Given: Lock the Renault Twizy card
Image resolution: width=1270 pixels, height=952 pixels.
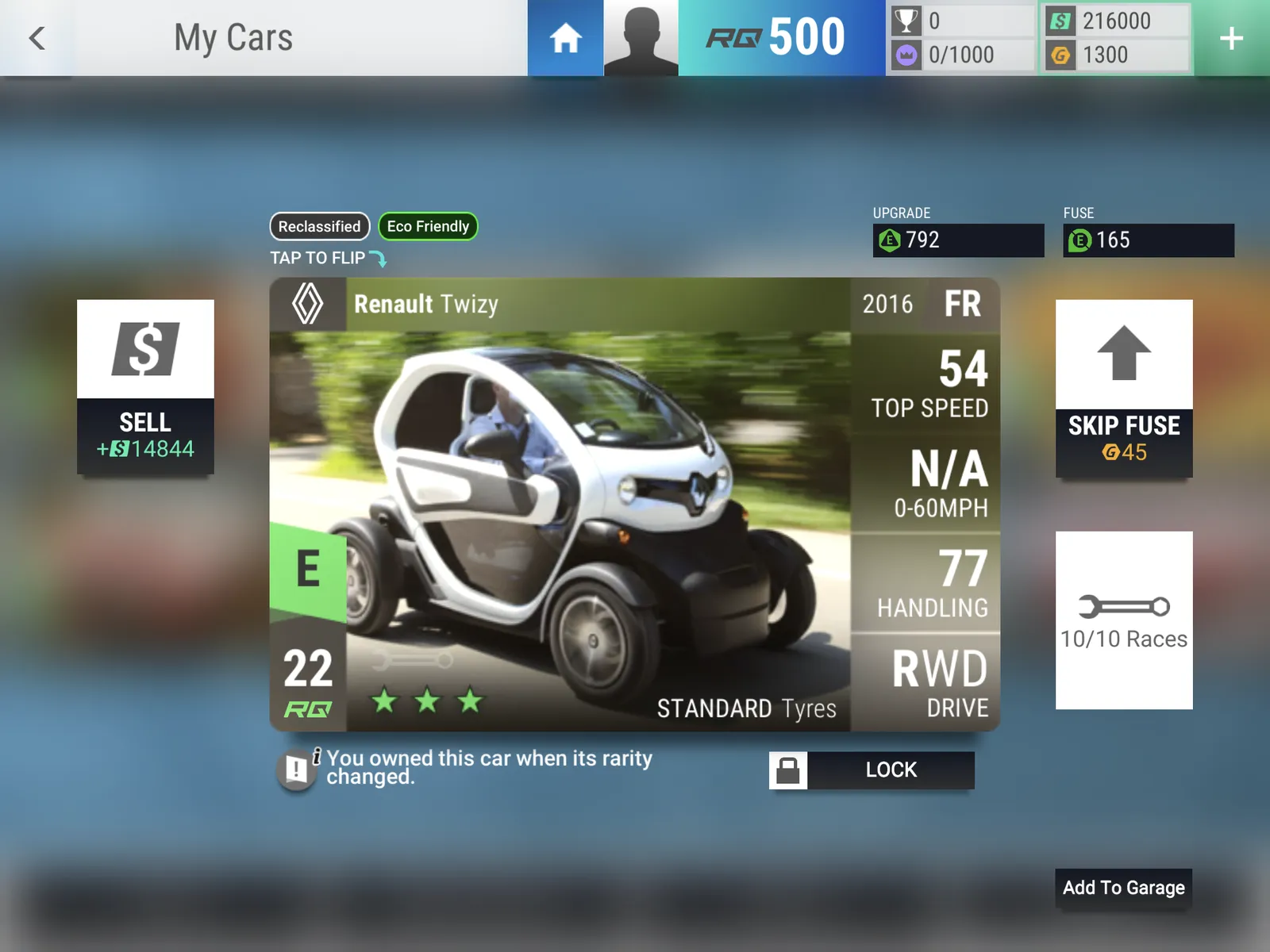Looking at the screenshot, I should pyautogui.click(x=871, y=770).
